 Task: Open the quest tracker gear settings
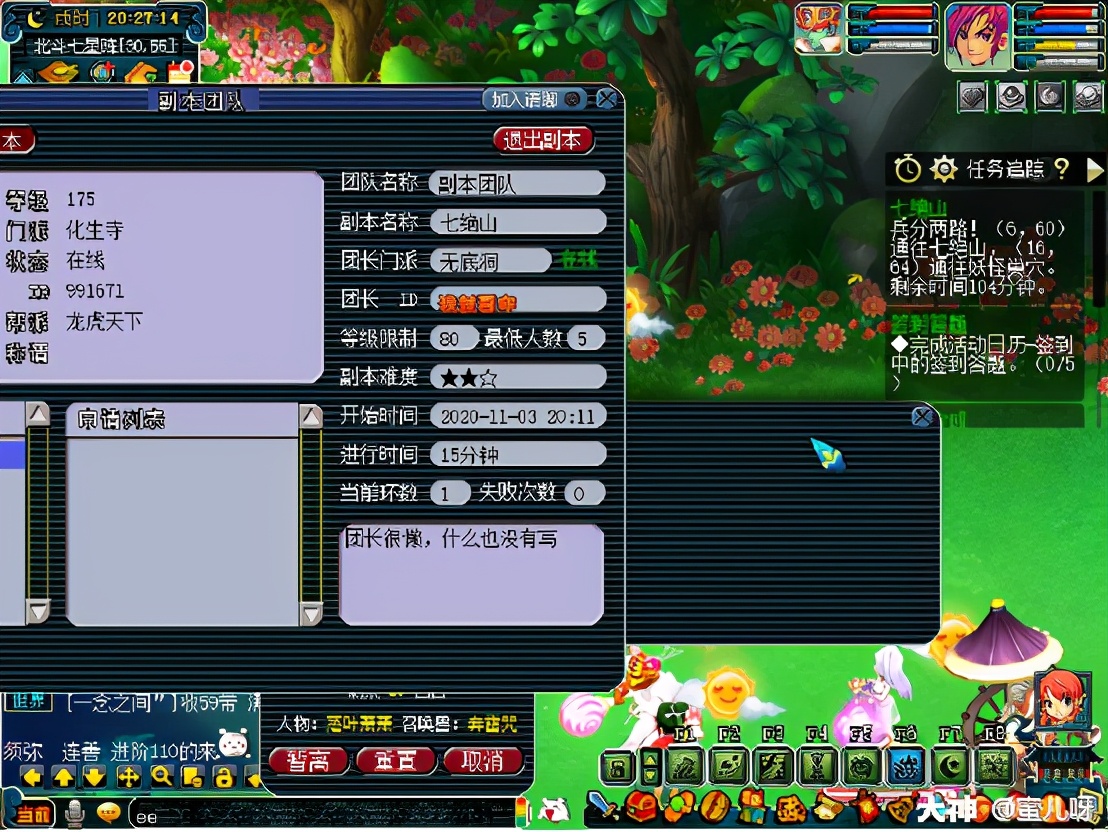pyautogui.click(x=943, y=169)
